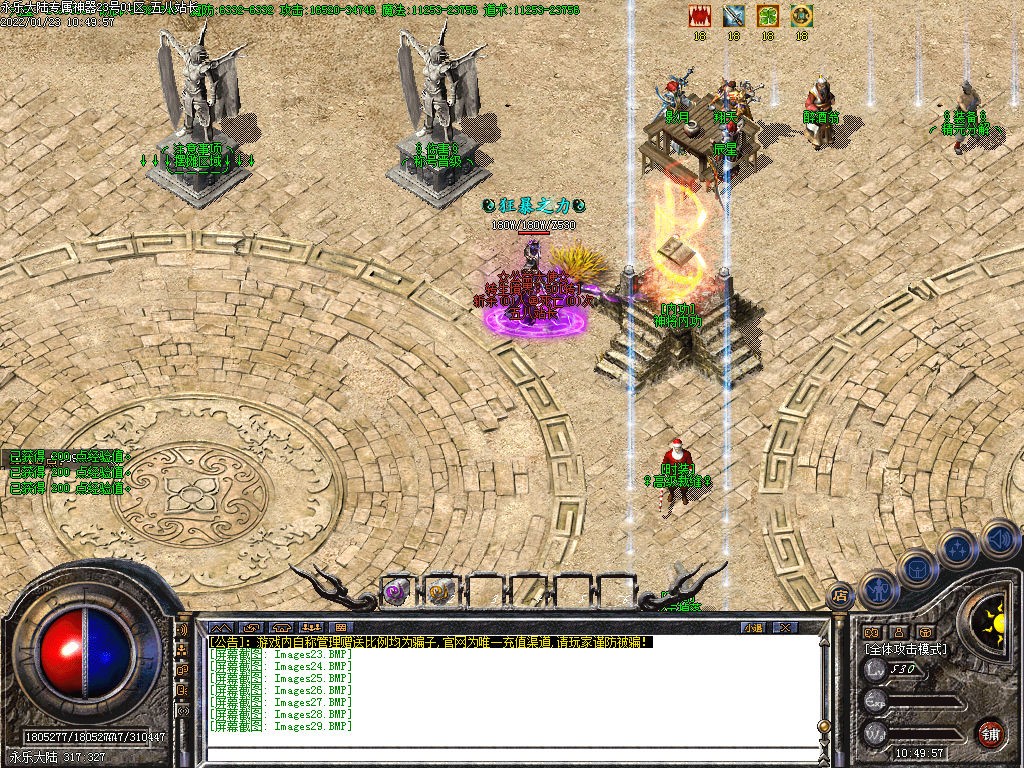Open the group members chat icon
This screenshot has width=1024, height=768.
[x=310, y=627]
